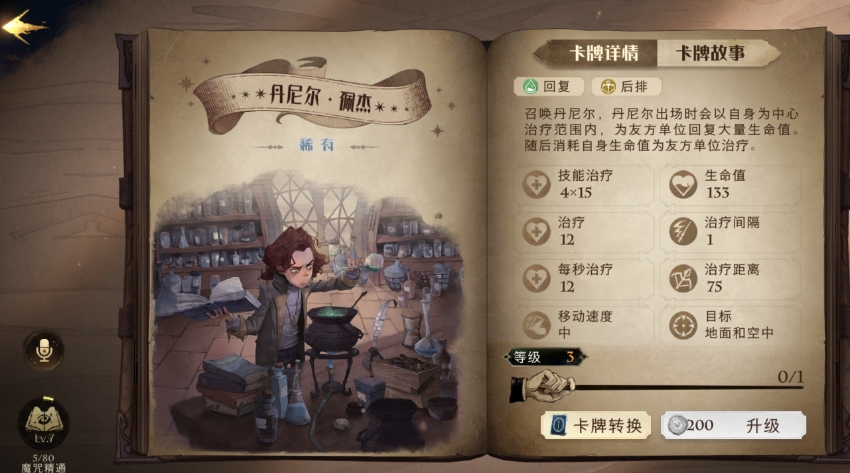Show details for 每秒治疗 stat
This screenshot has height=473, width=850.
[585, 278]
